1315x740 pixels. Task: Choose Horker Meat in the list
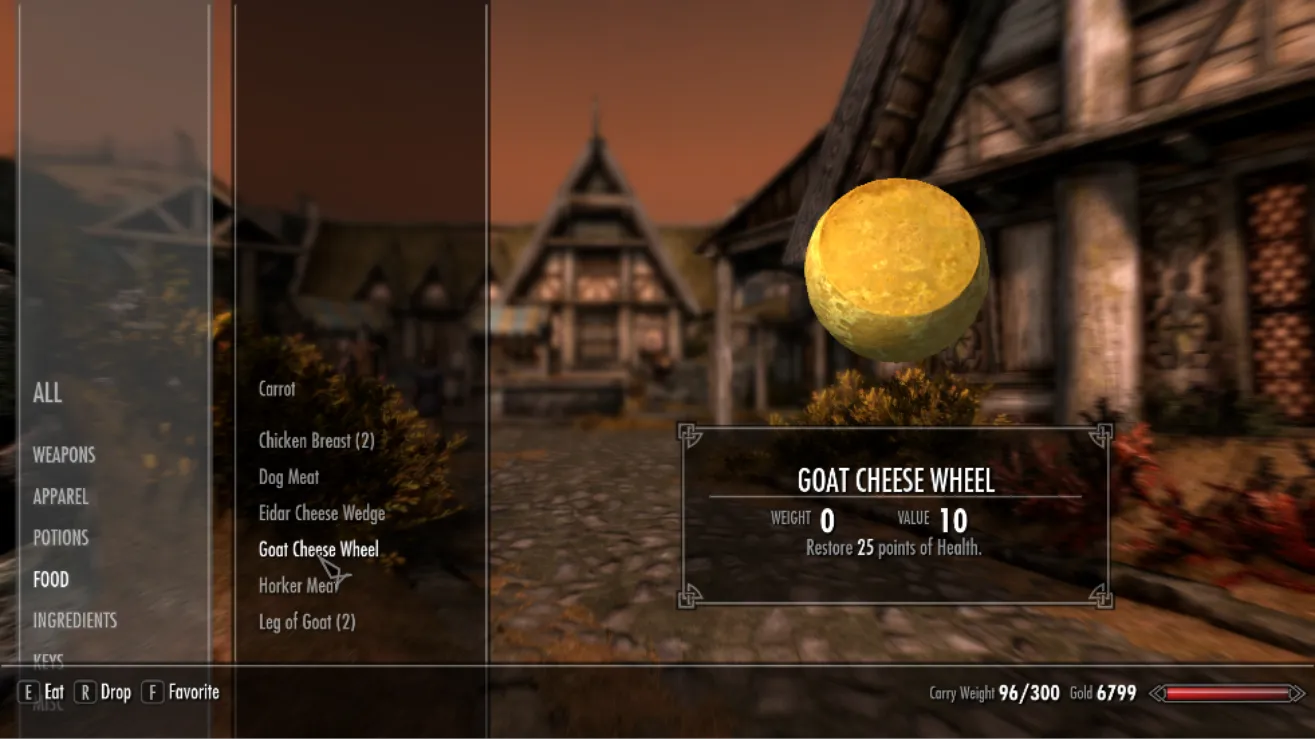click(x=296, y=586)
